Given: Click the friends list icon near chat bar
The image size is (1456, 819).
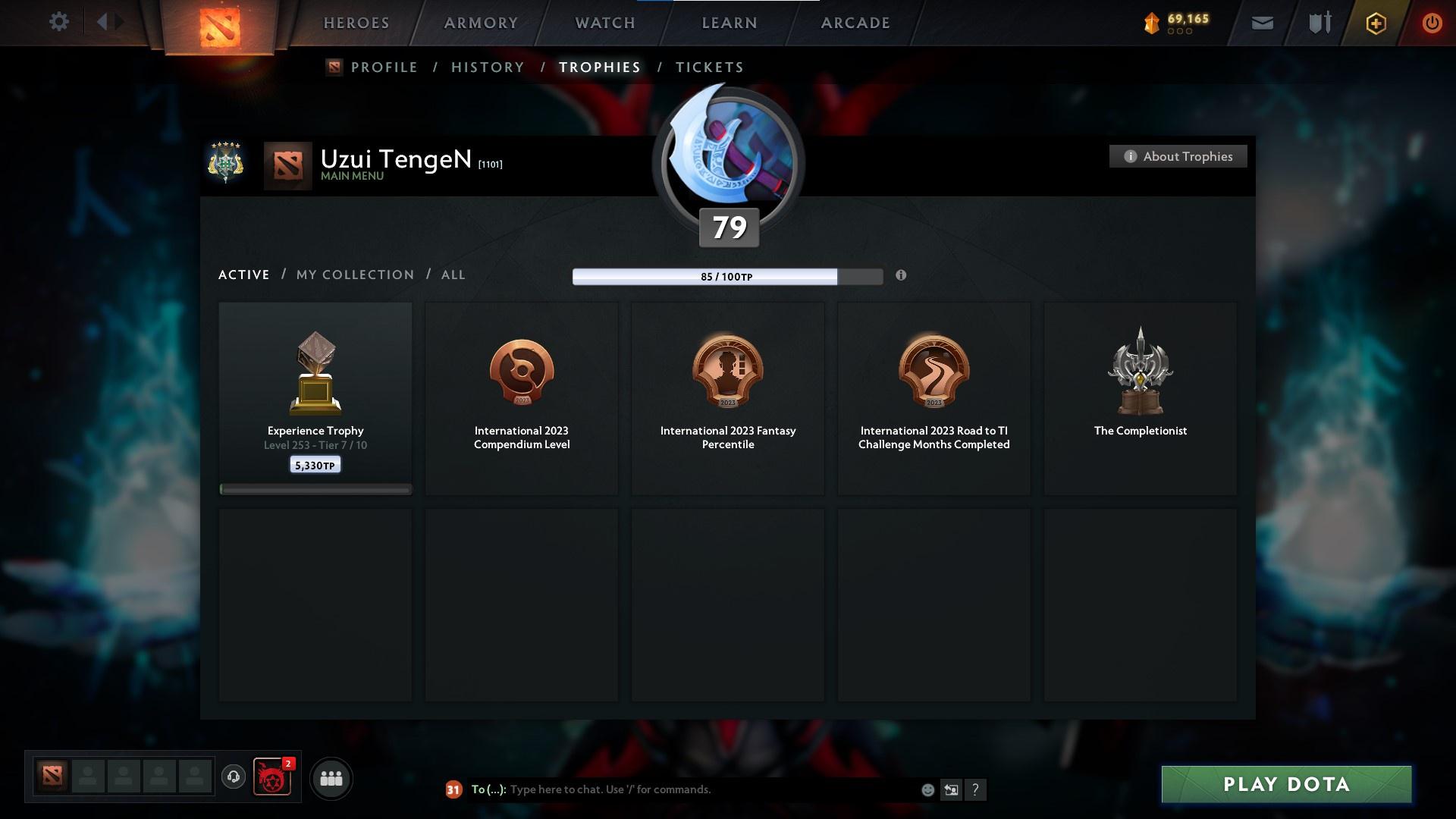Looking at the screenshot, I should (x=331, y=778).
